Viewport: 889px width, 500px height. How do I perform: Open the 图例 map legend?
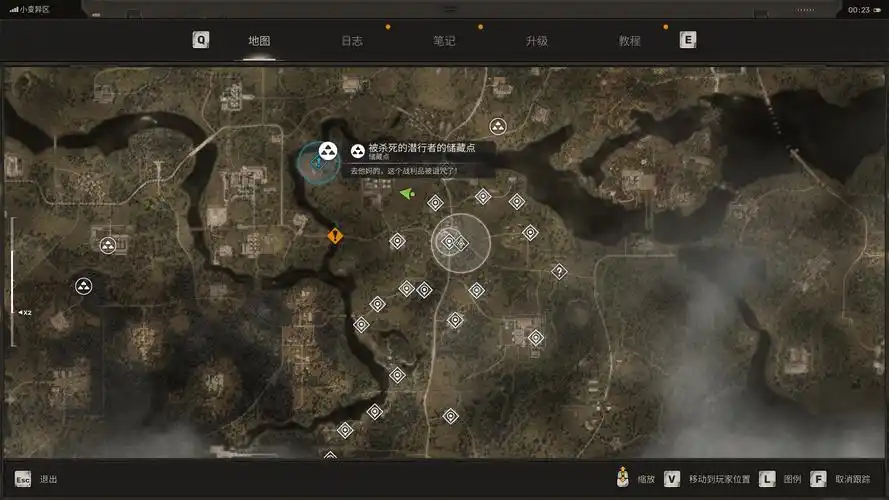791,480
